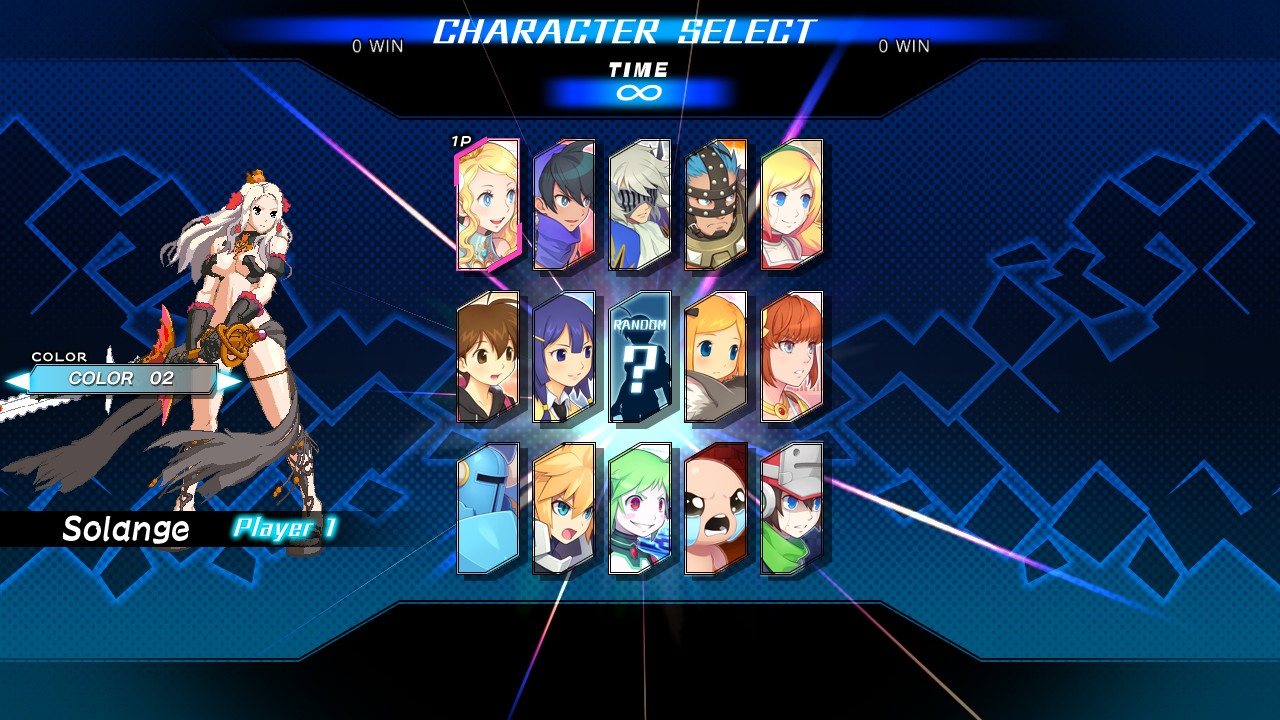
Task: Select the orange-haired girl with fur collar
Action: pyautogui.click(x=716, y=357)
